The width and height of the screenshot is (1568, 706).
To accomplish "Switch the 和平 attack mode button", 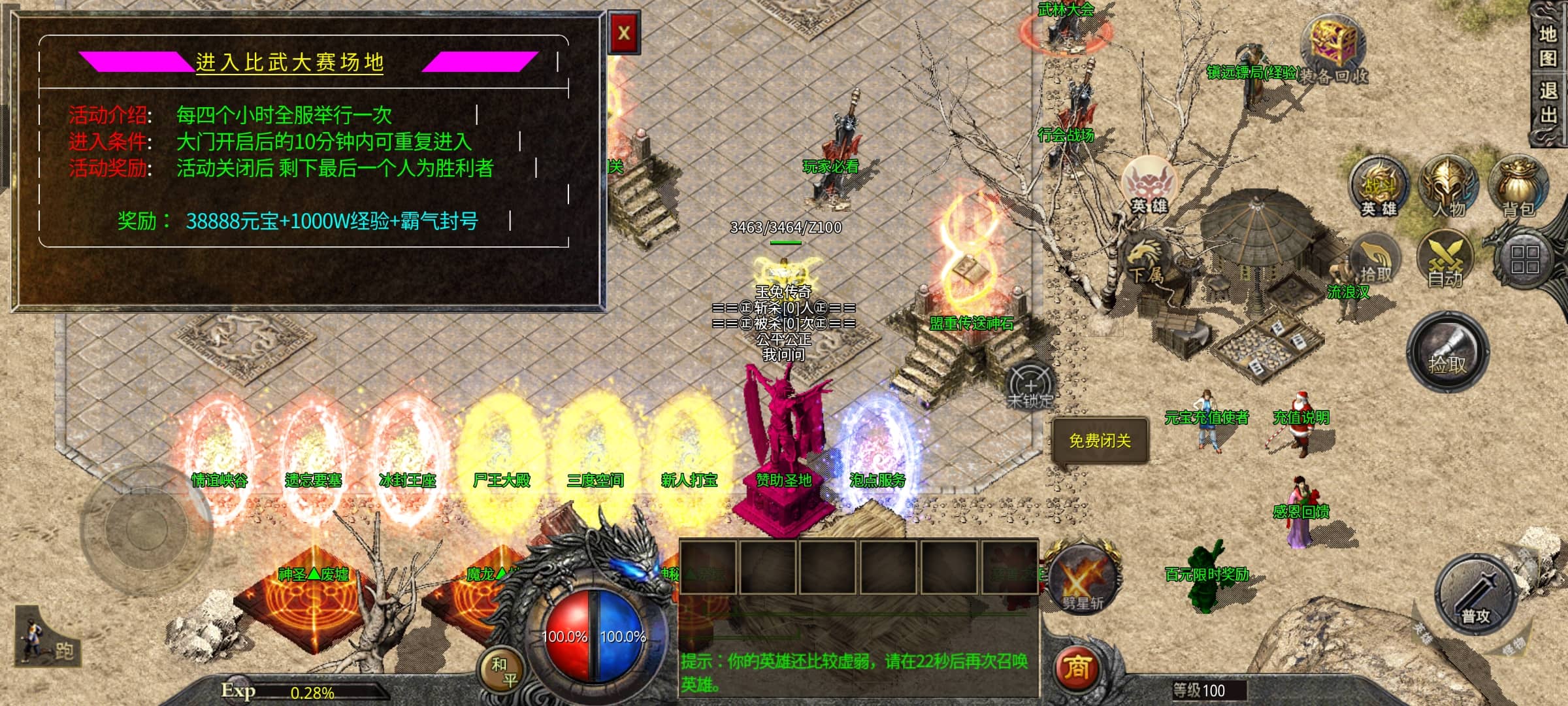I will click(x=504, y=672).
